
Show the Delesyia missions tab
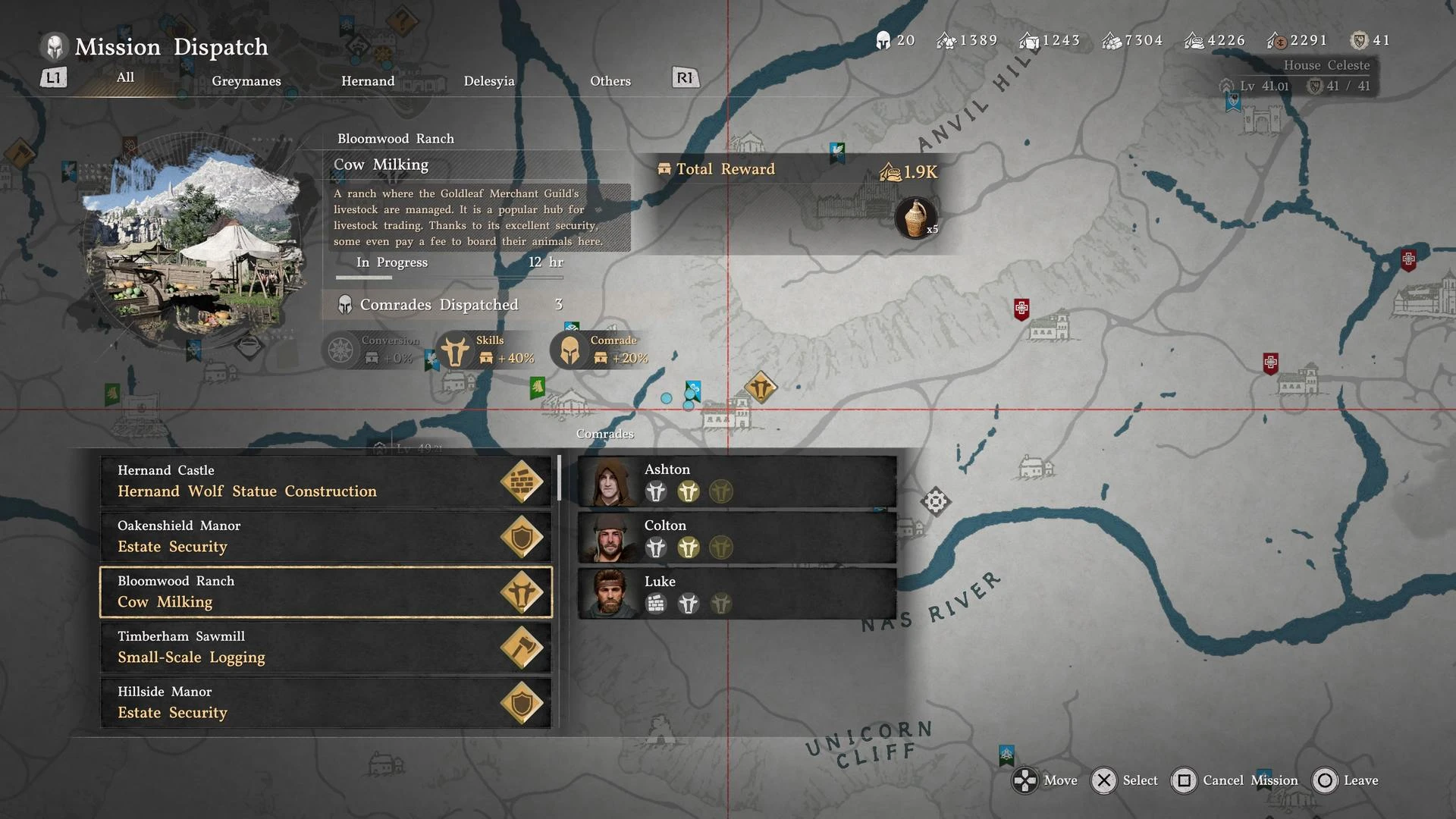489,81
